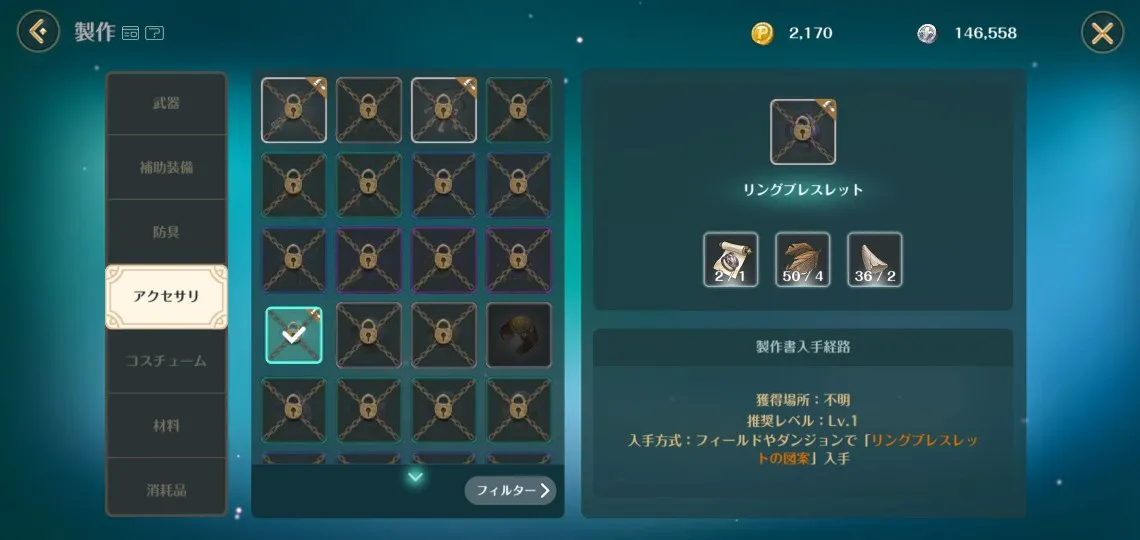The width and height of the screenshot is (1140, 540).
Task: Open the 消耗品 category tab
Action: coord(166,489)
